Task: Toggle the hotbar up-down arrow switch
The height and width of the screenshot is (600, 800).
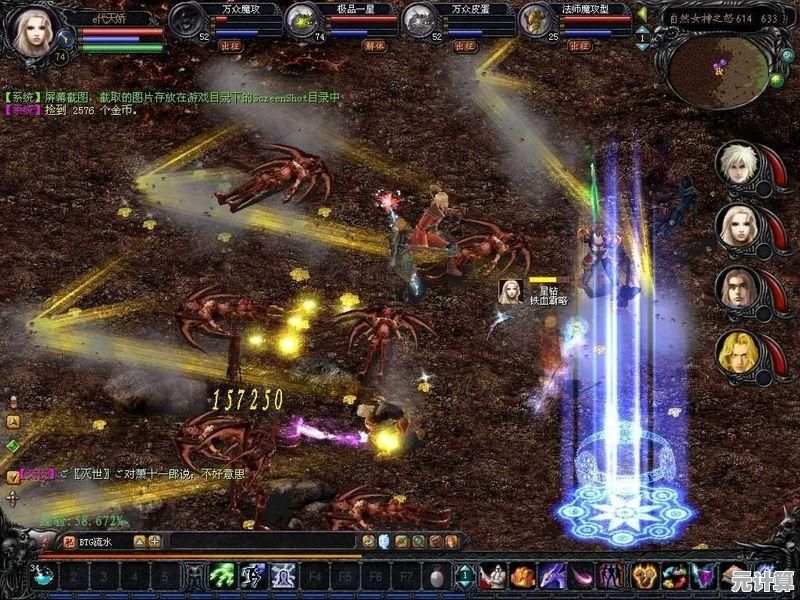Action: click(465, 576)
